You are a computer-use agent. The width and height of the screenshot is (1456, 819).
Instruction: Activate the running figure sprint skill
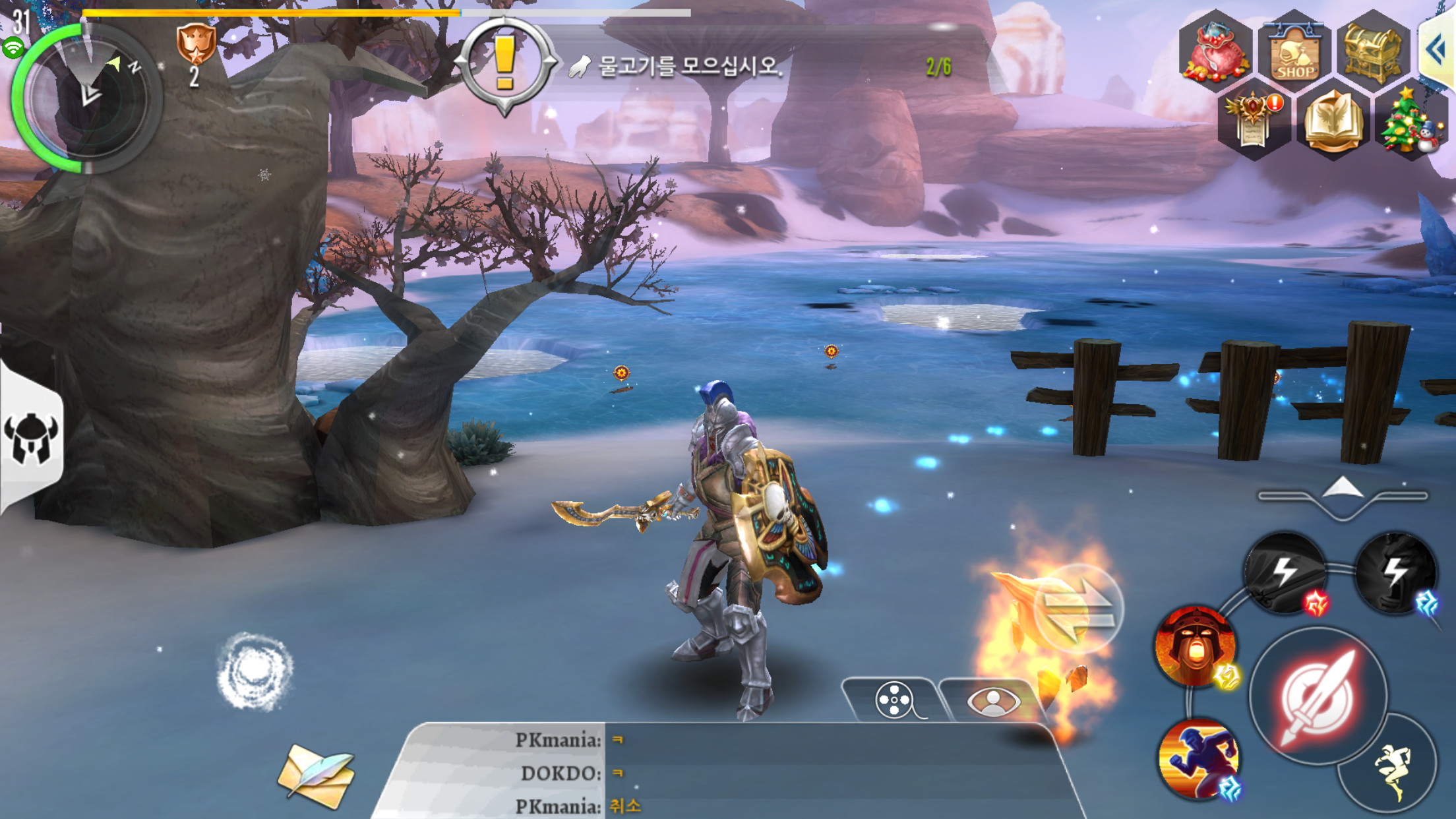click(x=1199, y=758)
